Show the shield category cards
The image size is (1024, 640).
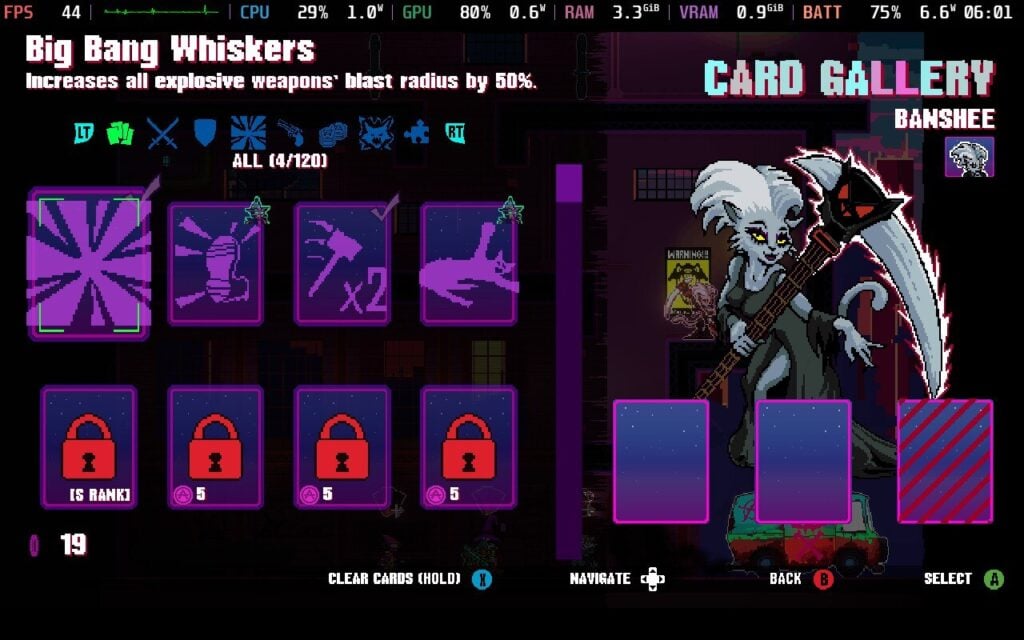[204, 133]
